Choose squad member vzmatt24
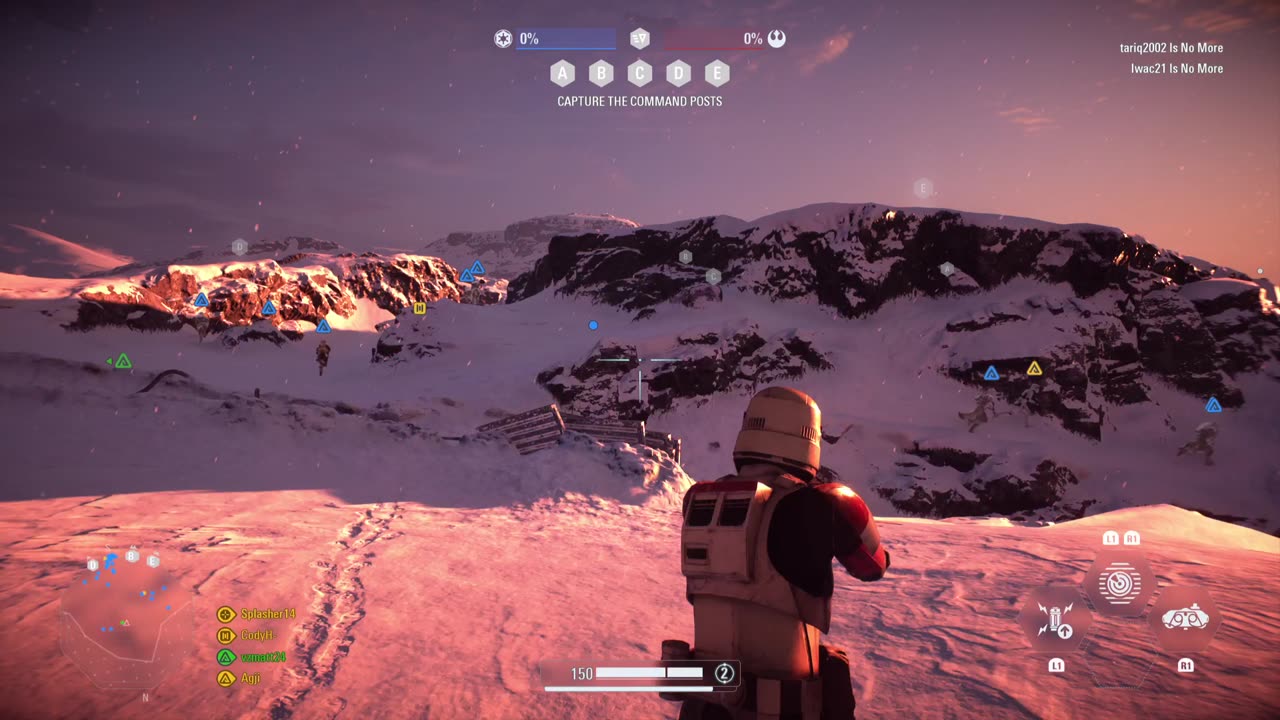The image size is (1280, 720). [263, 657]
